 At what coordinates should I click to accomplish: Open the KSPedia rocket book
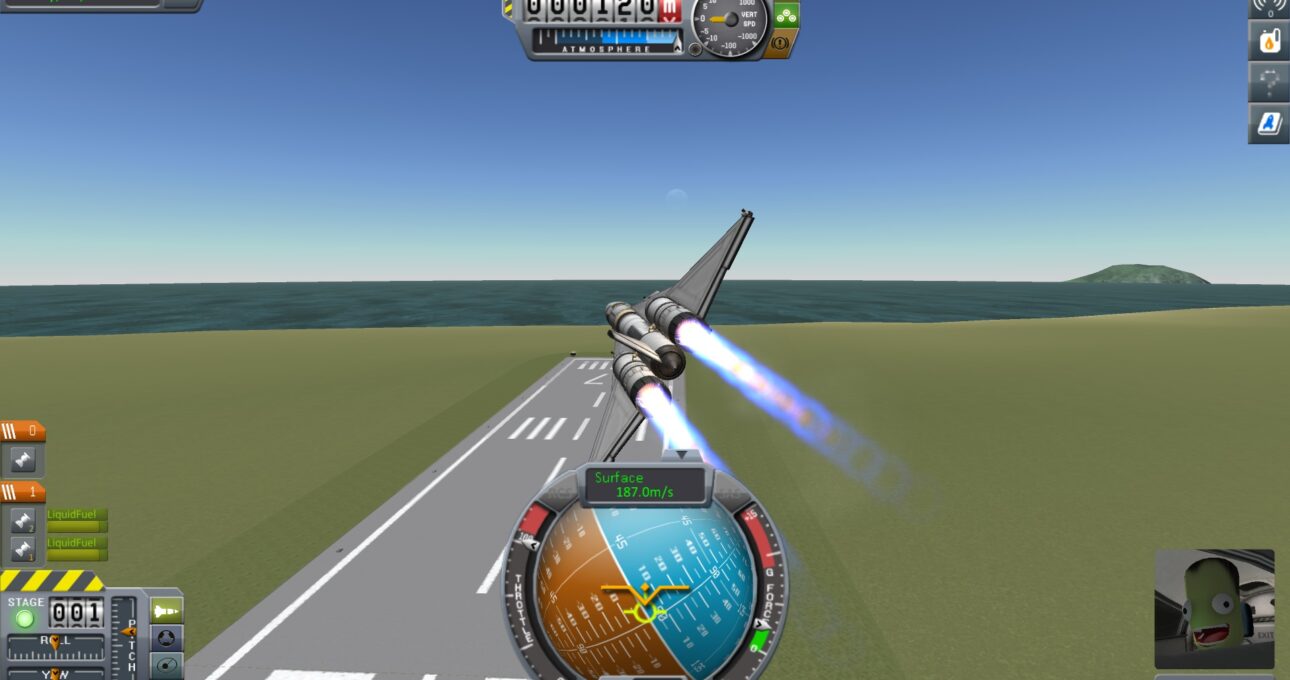click(x=1268, y=123)
